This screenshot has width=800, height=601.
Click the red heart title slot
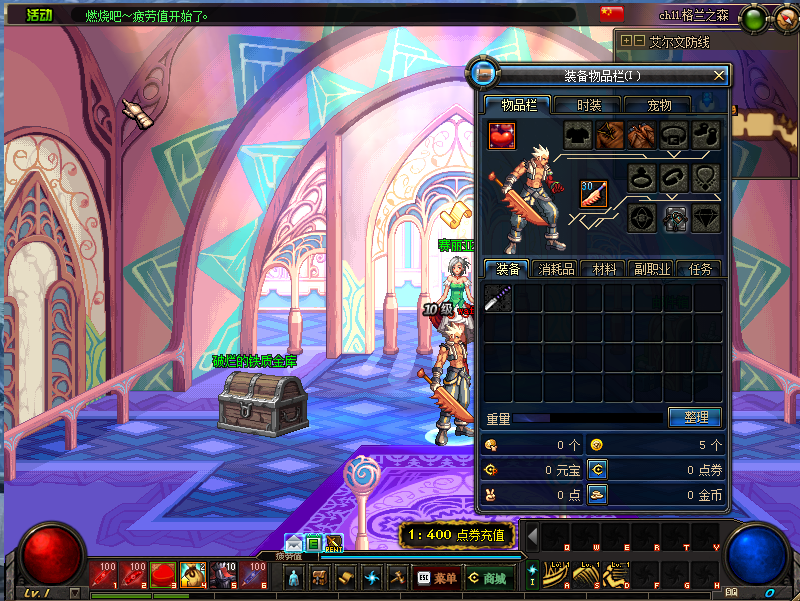(502, 134)
